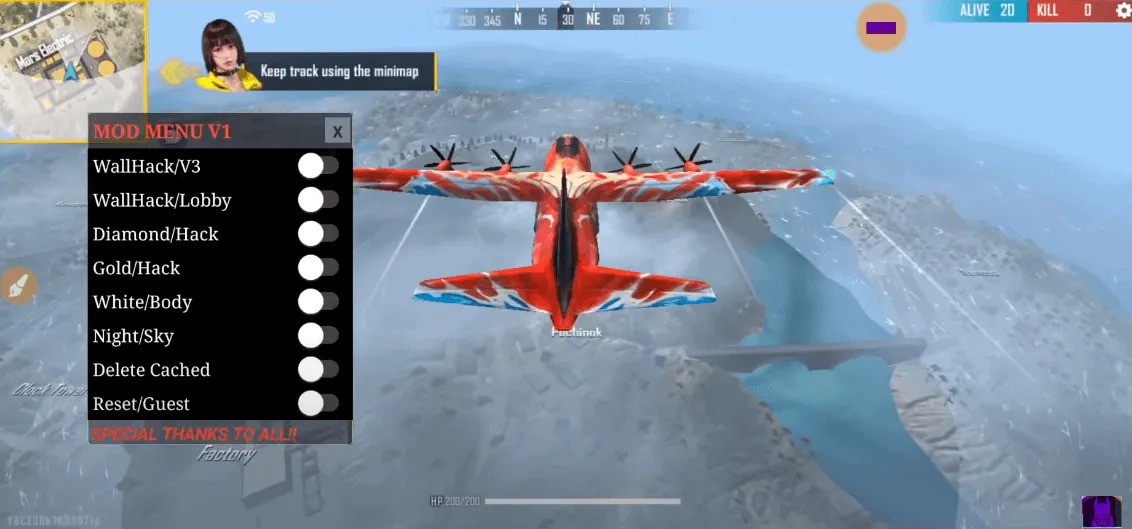Tap the feather icon button at left edge
This screenshot has width=1132, height=529.
(17, 286)
